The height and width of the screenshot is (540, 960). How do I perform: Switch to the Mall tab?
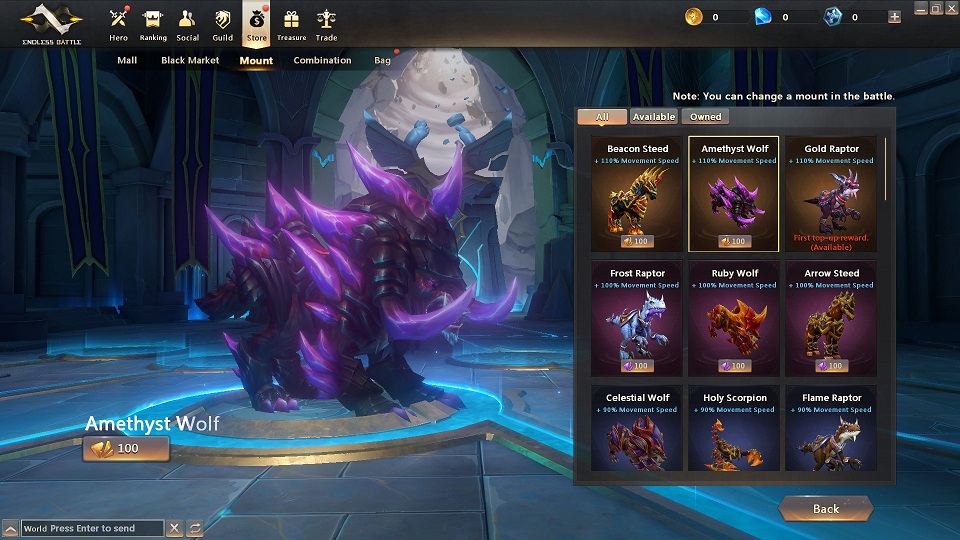[127, 60]
